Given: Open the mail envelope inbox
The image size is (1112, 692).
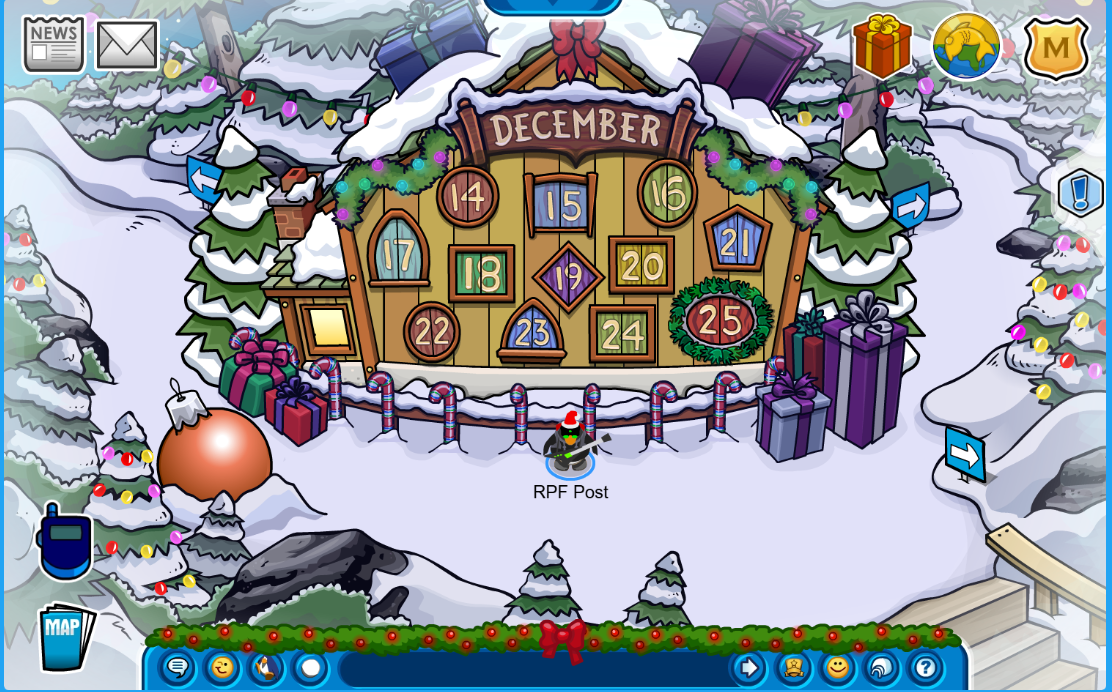Looking at the screenshot, I should coord(127,45).
